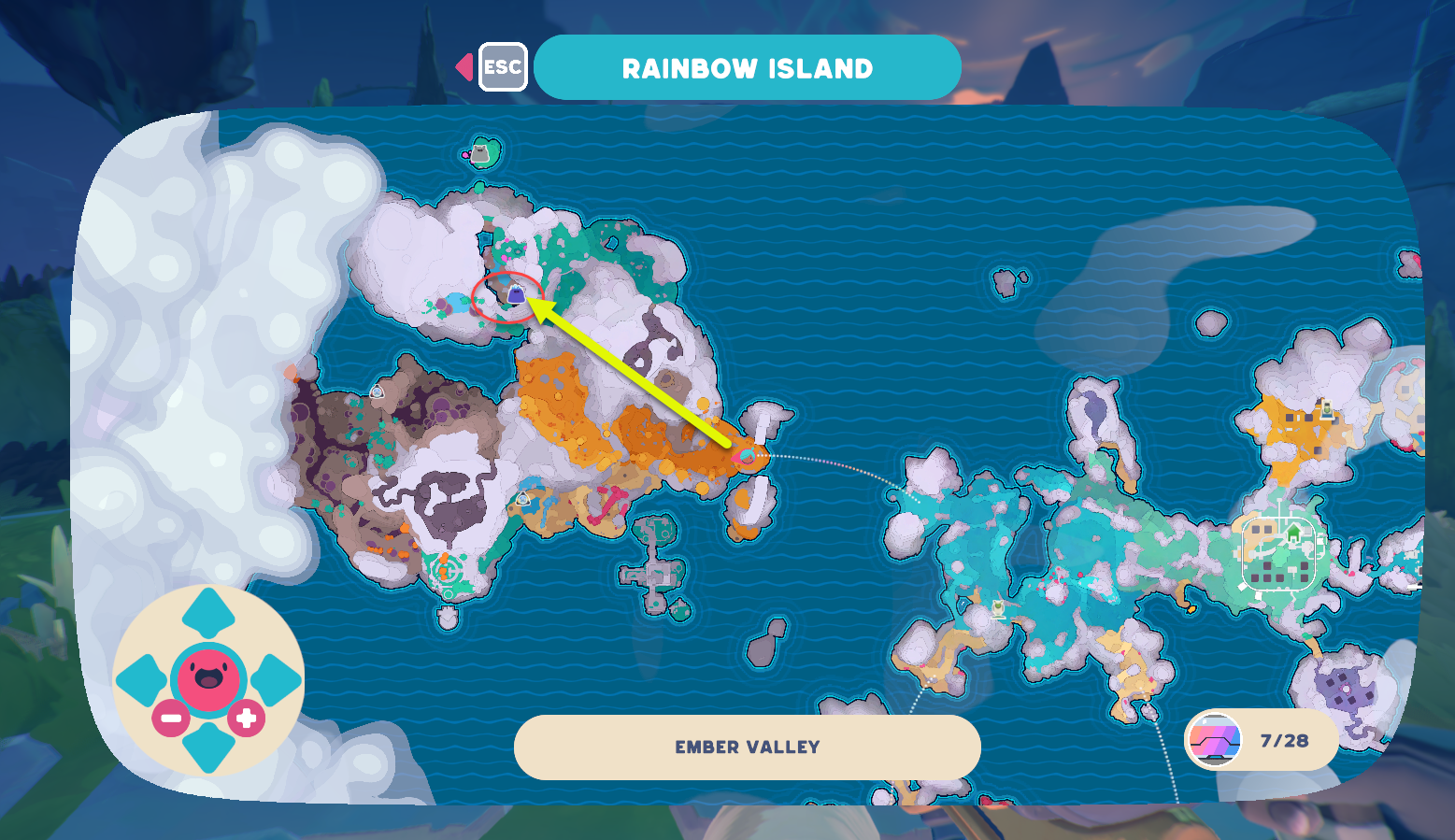The height and width of the screenshot is (840, 1455).
Task: Zoom out using the minus control
Action: (170, 719)
